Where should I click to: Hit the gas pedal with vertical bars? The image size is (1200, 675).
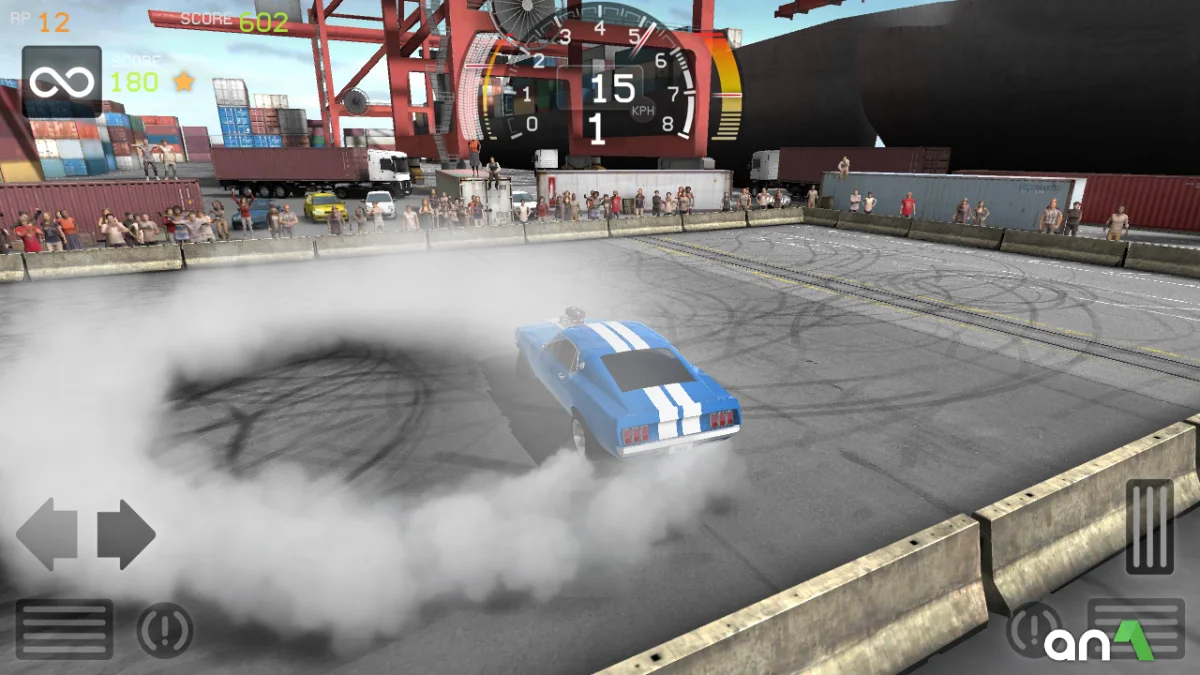point(1149,526)
